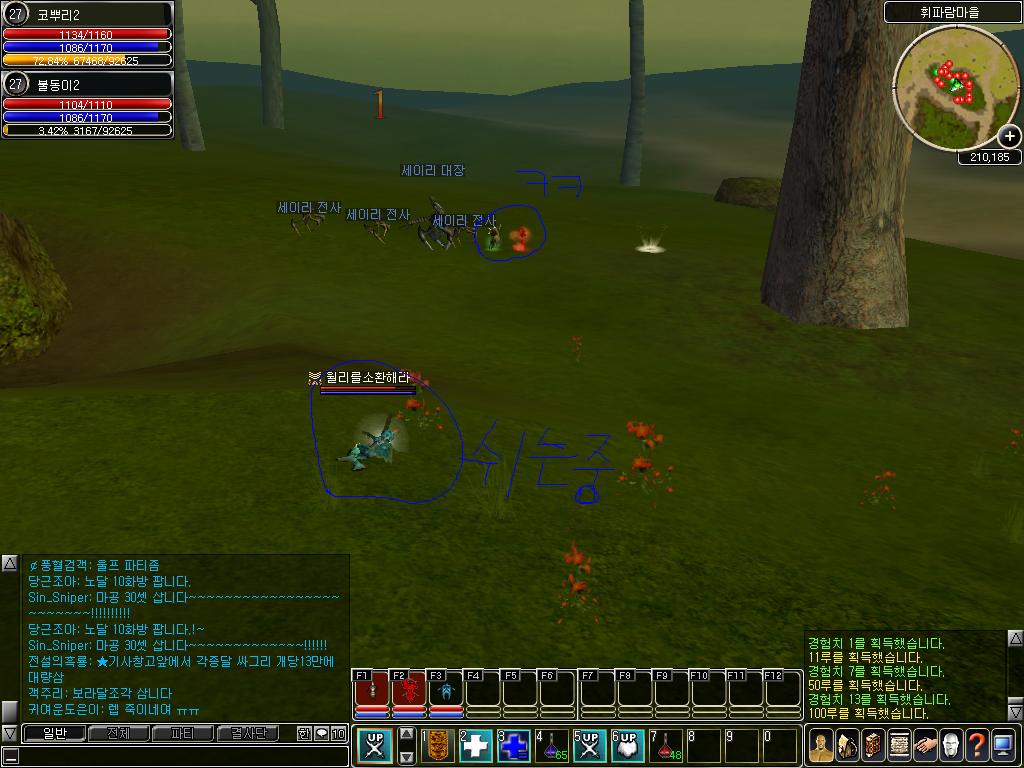Open the question mark help menu

pos(977,745)
